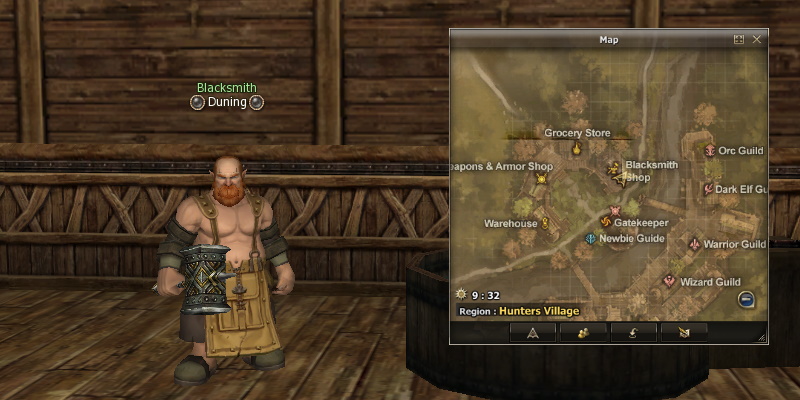Screen dimensions: 800x400
Task: Select the Newbie Guide map marker
Action: click(591, 239)
